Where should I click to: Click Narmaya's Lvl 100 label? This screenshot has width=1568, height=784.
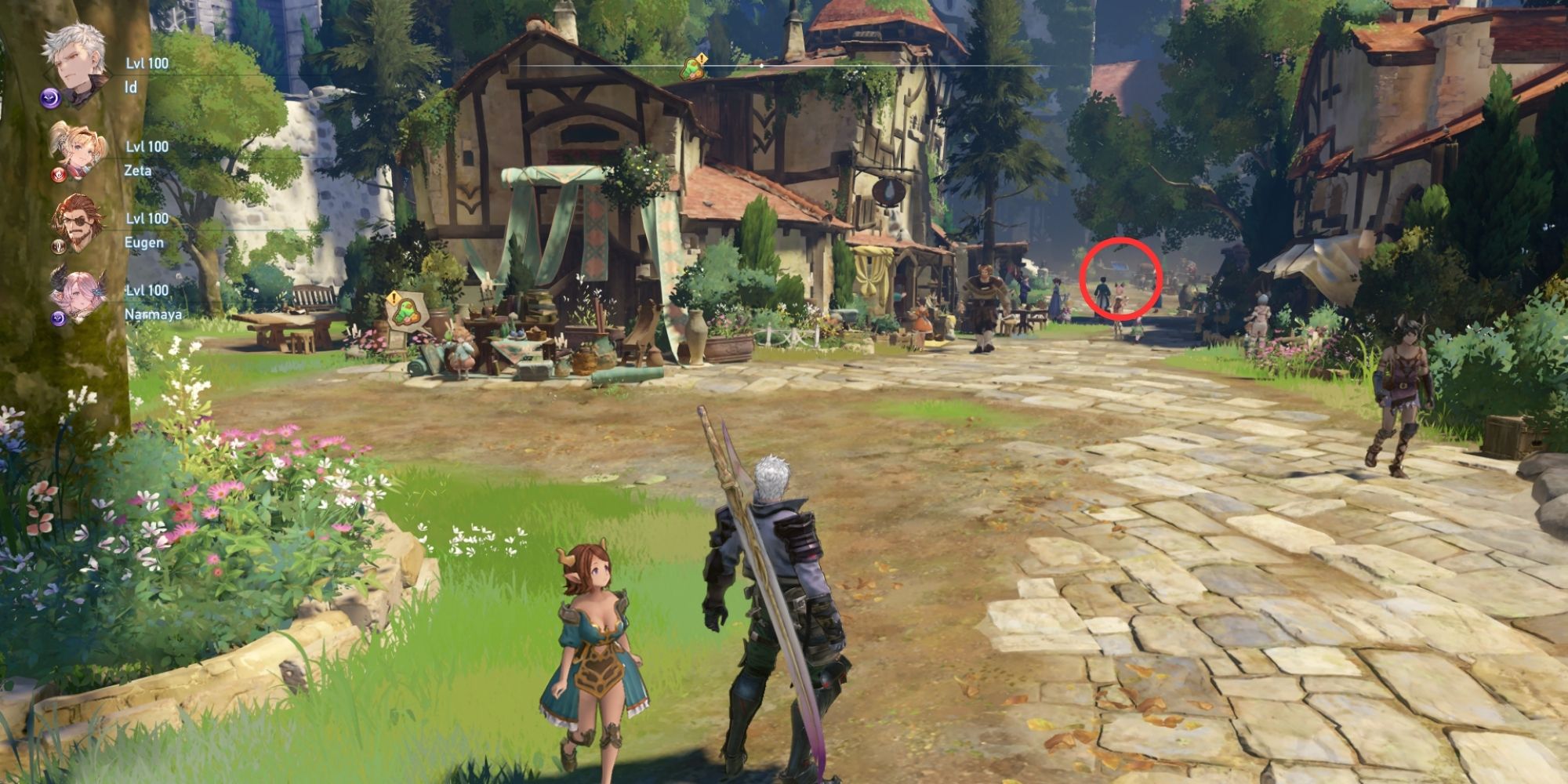click(147, 289)
